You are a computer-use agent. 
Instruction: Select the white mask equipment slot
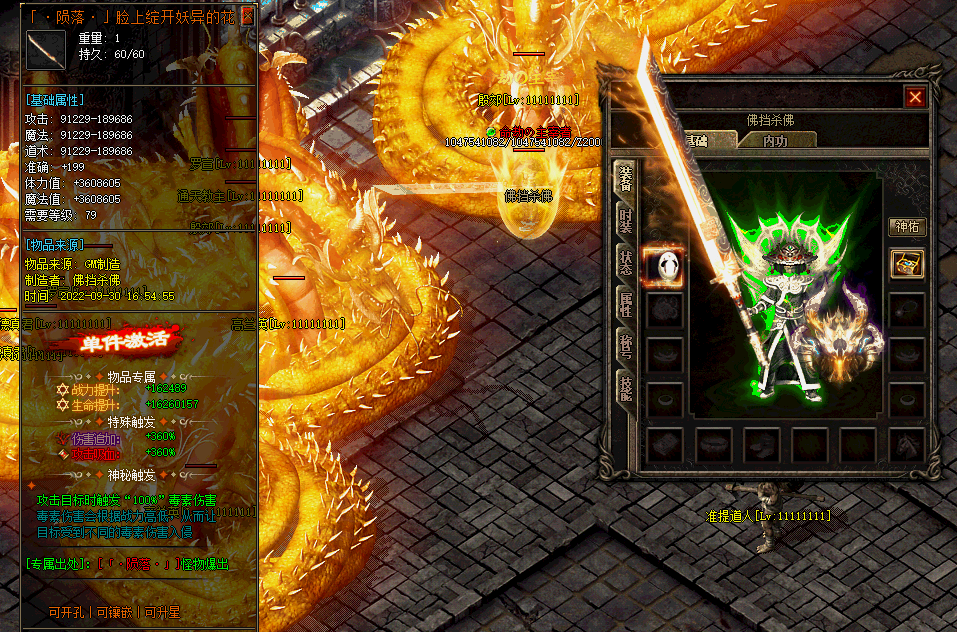(663, 264)
